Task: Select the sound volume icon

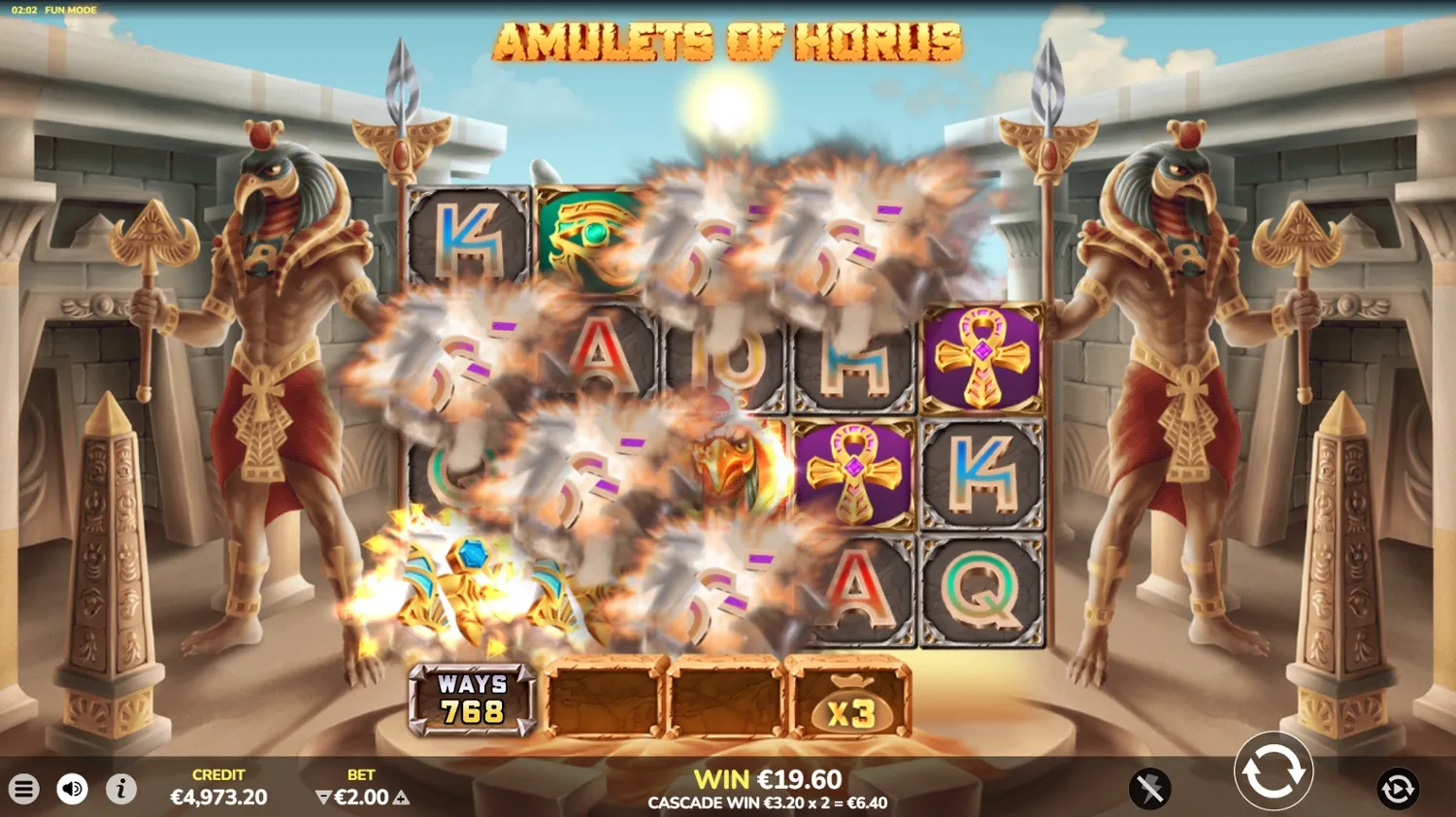Action: pyautogui.click(x=69, y=788)
